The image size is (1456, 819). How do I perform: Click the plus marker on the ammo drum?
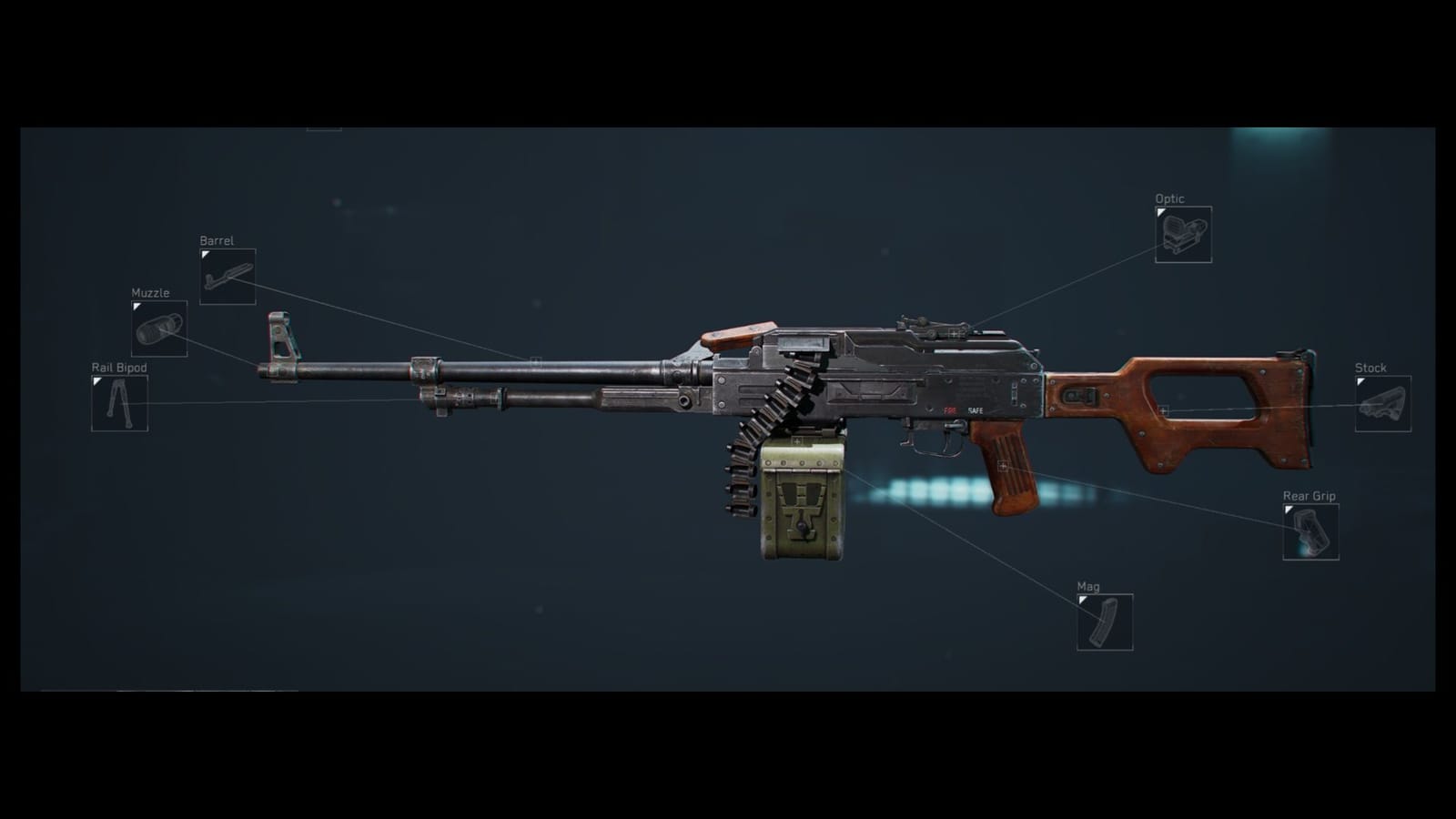(797, 440)
